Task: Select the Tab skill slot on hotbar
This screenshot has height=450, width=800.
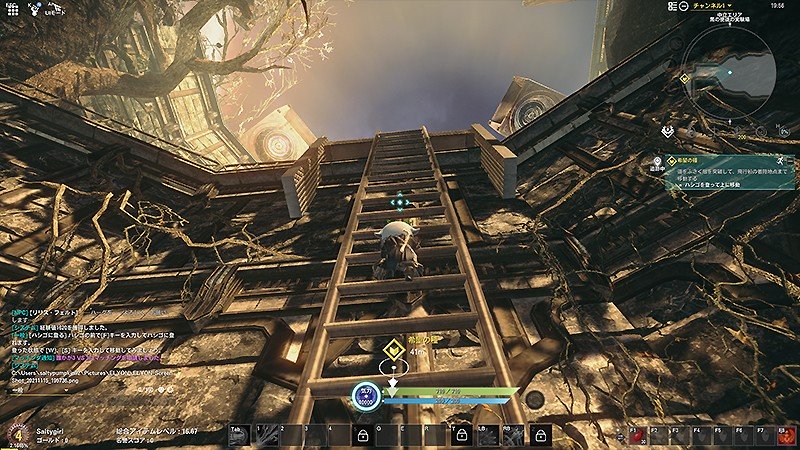Action: (237, 434)
